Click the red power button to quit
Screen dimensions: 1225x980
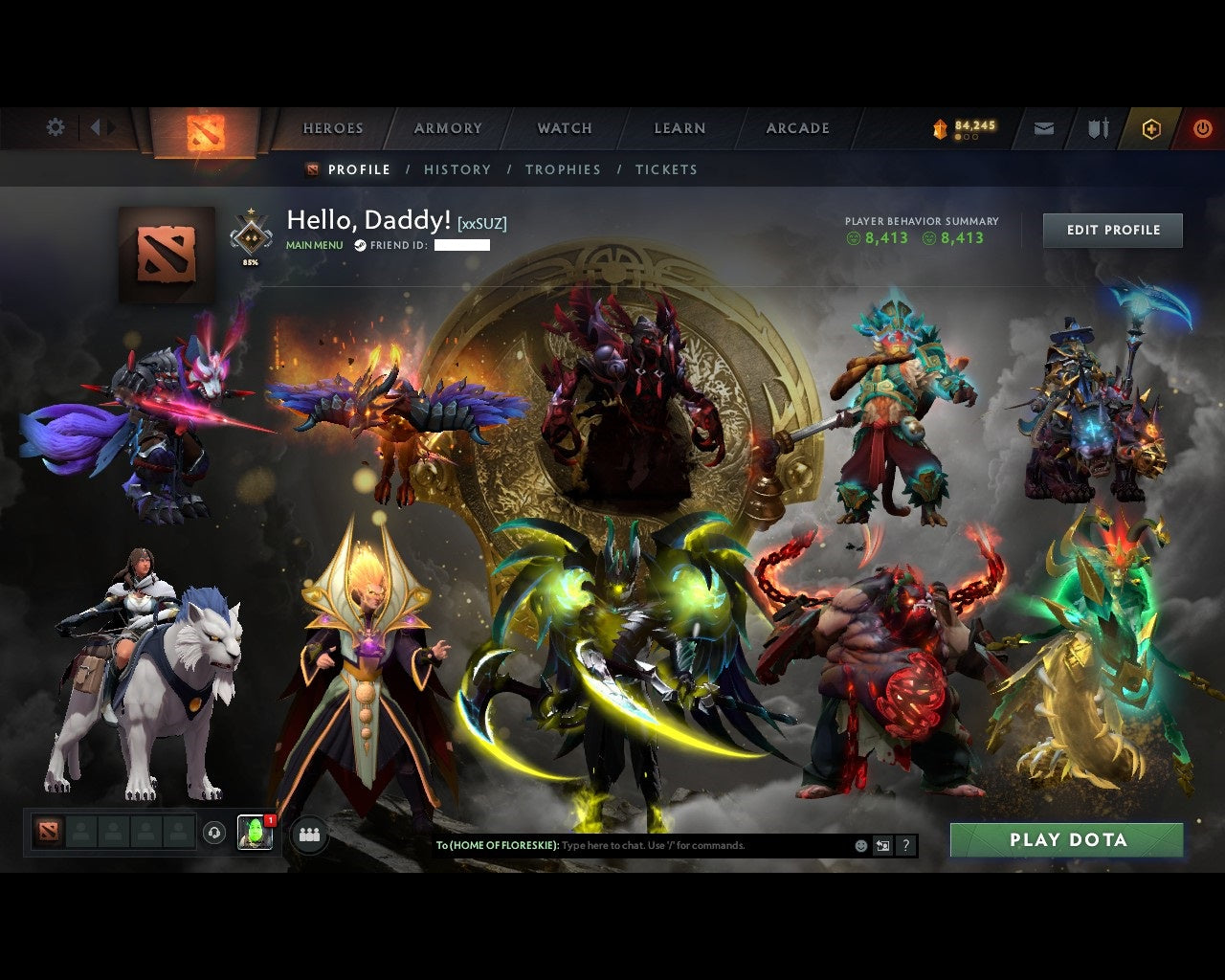point(1202,127)
